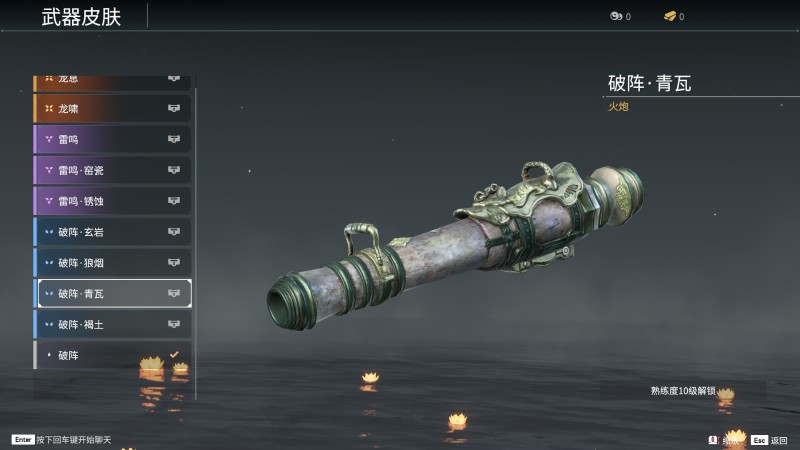The width and height of the screenshot is (800, 450).
Task: Click the silver coin currency icon
Action: pos(615,16)
